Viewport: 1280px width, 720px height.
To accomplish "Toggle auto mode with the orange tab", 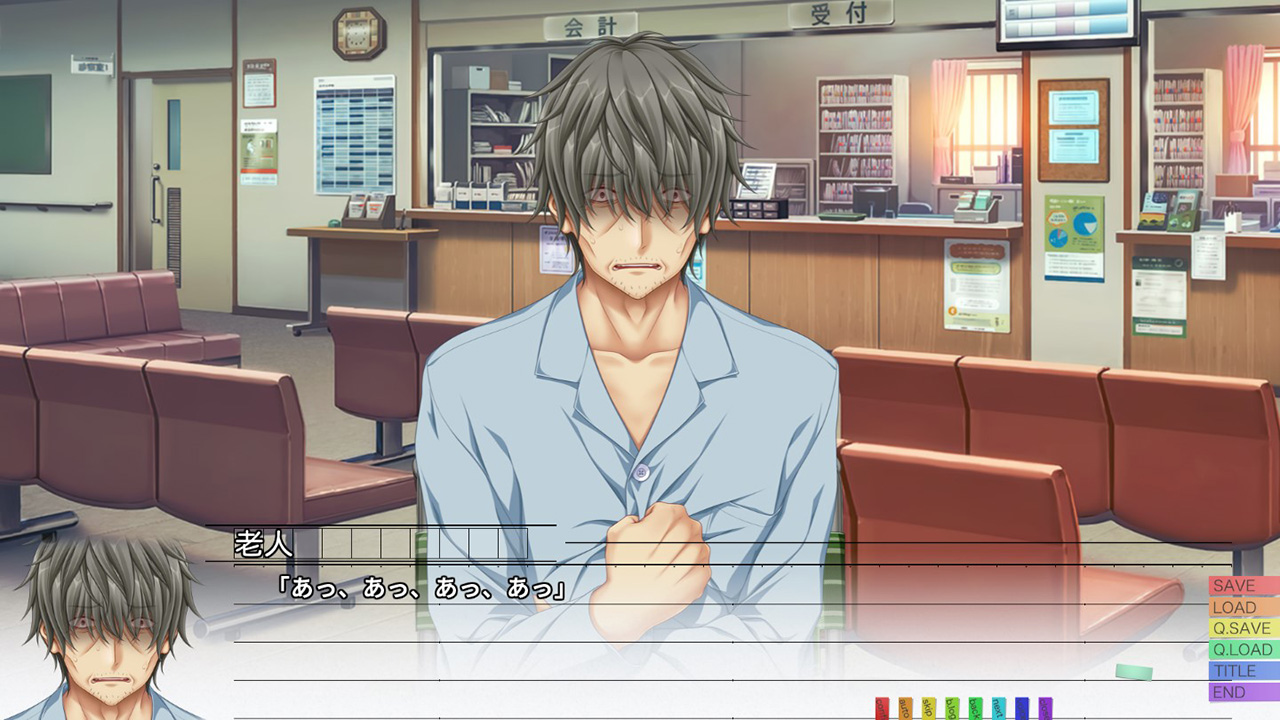I will pyautogui.click(x=905, y=709).
